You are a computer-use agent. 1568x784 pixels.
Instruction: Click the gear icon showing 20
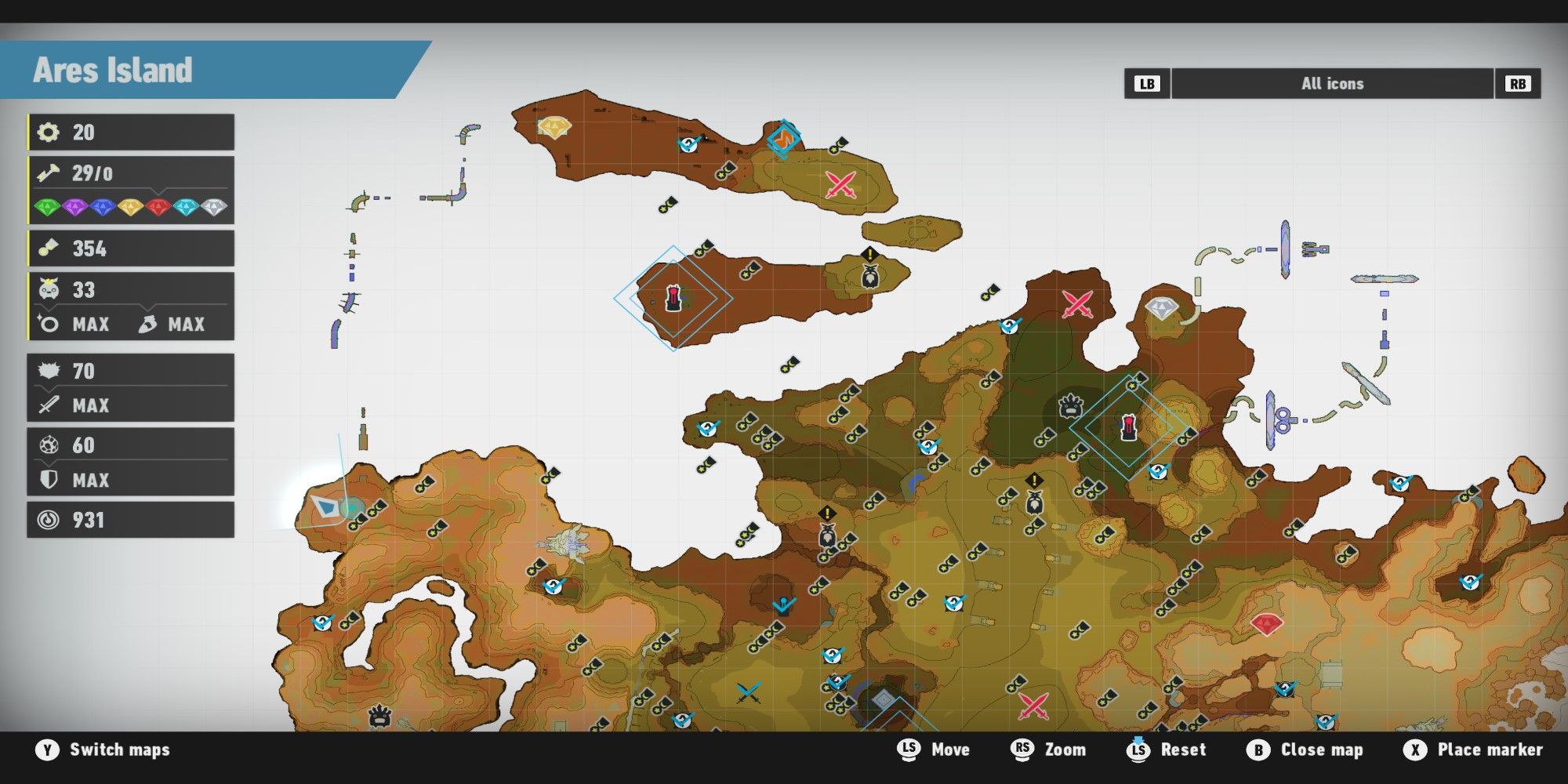(49, 132)
